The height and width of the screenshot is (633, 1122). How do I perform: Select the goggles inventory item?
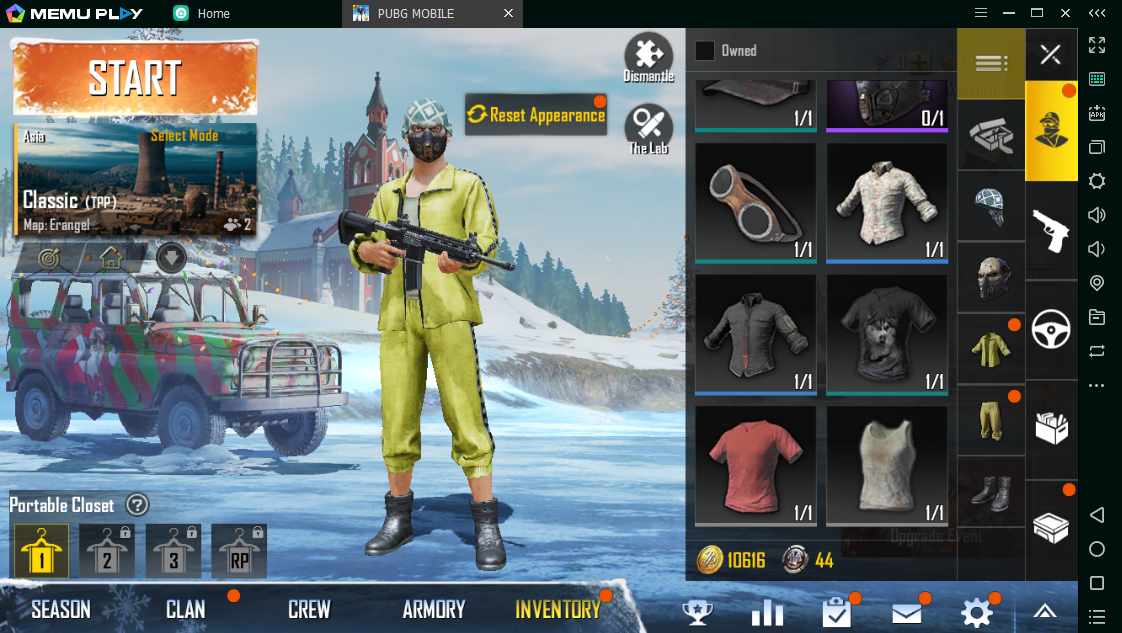tap(755, 203)
